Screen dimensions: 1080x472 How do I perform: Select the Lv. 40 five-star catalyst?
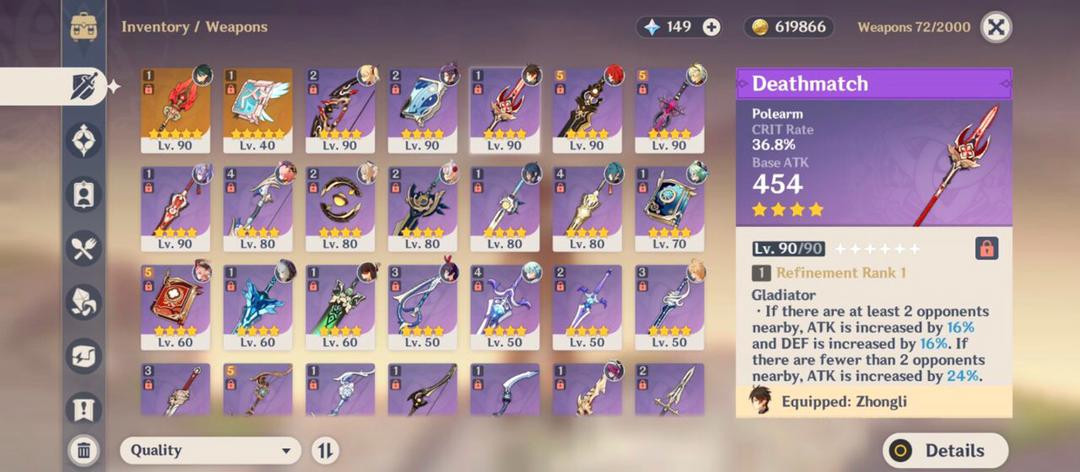258,110
